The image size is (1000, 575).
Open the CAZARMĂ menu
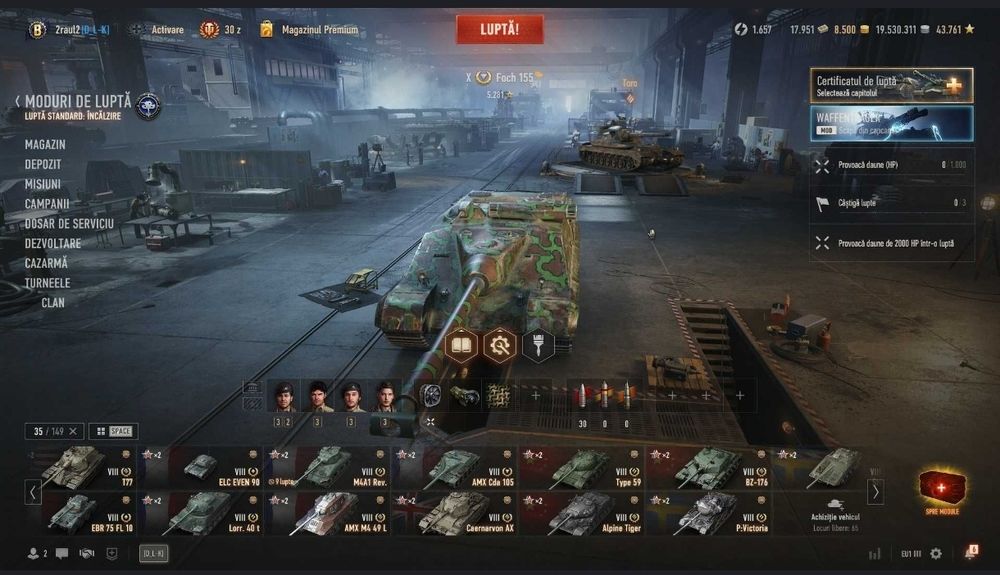pyautogui.click(x=46, y=263)
